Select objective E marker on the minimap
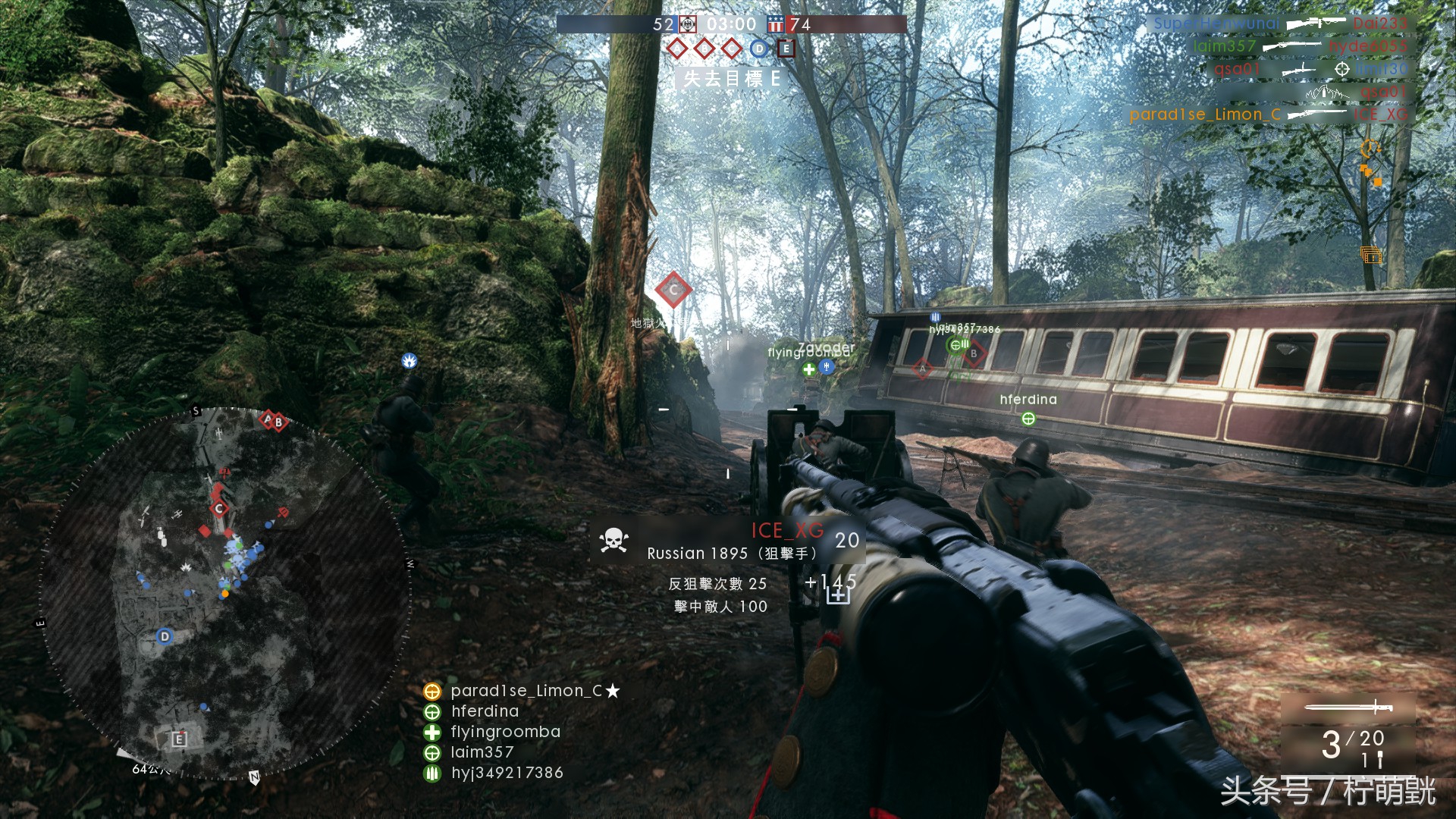 (x=179, y=739)
